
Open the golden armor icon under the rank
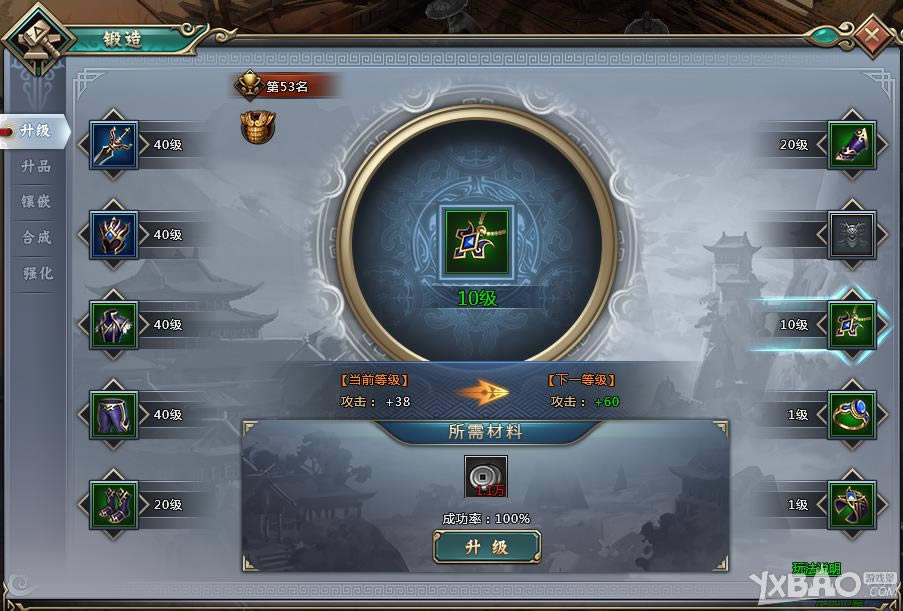pyautogui.click(x=257, y=127)
